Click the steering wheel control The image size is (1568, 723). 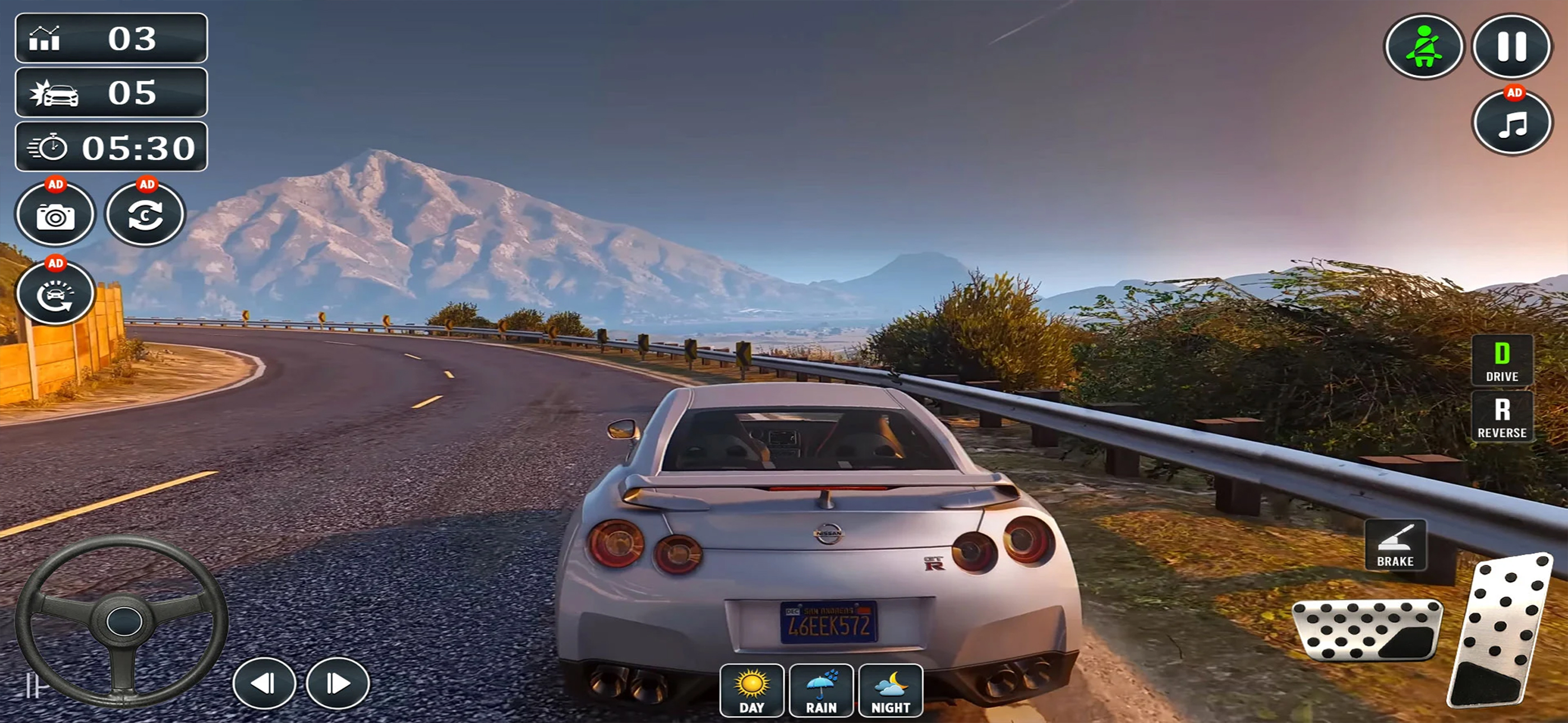click(122, 621)
